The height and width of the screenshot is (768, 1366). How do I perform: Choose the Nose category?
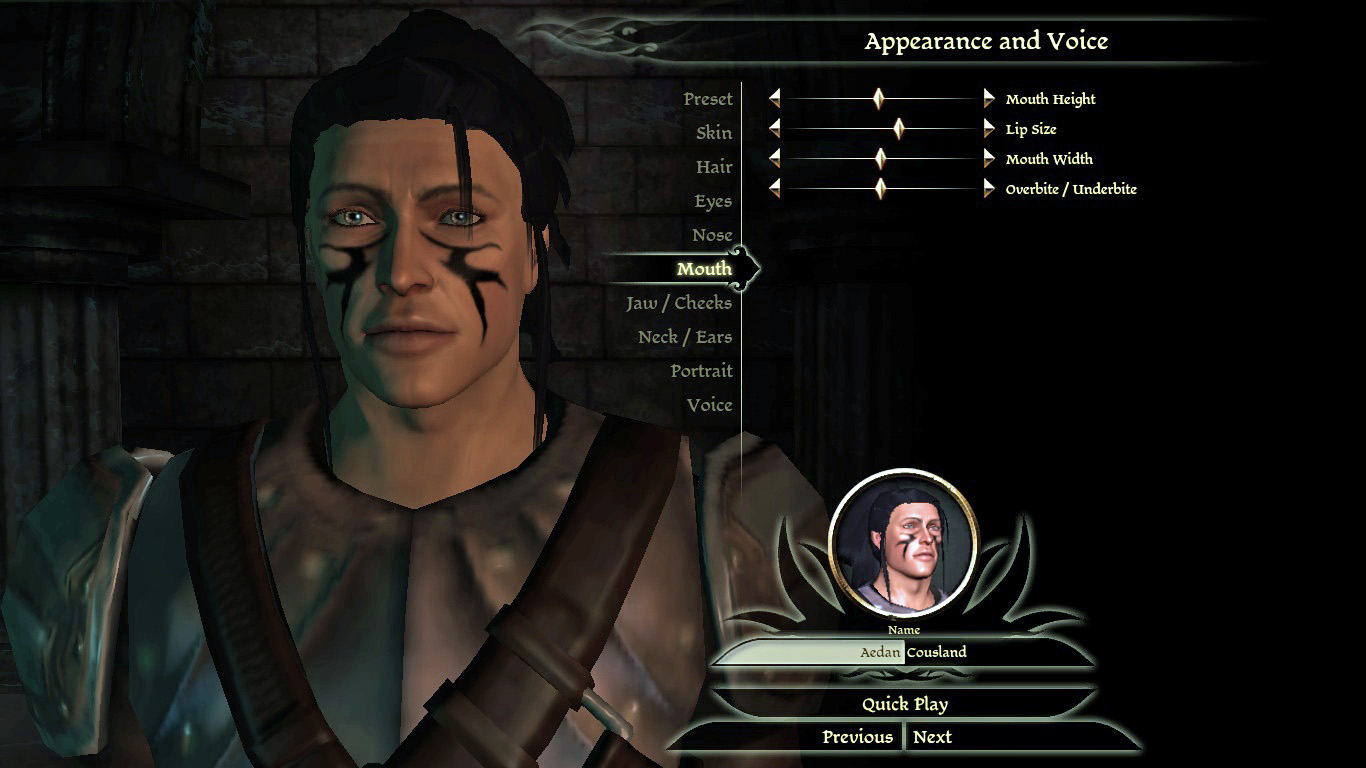pos(712,235)
